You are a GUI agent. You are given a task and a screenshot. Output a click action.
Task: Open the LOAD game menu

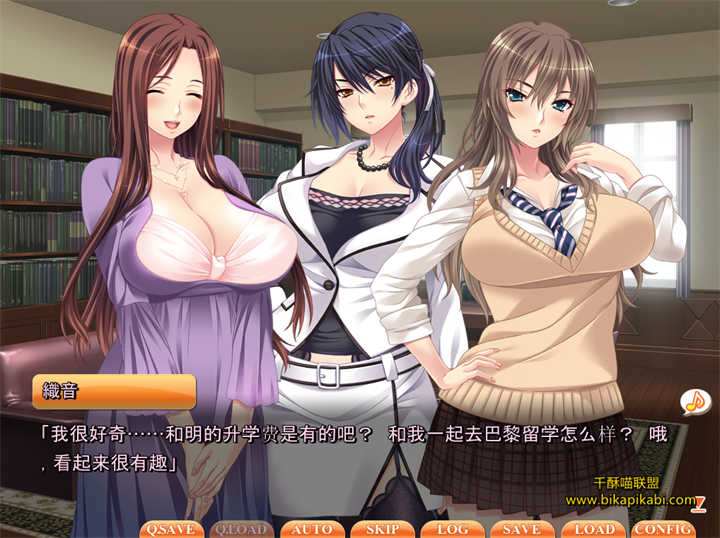tap(593, 529)
